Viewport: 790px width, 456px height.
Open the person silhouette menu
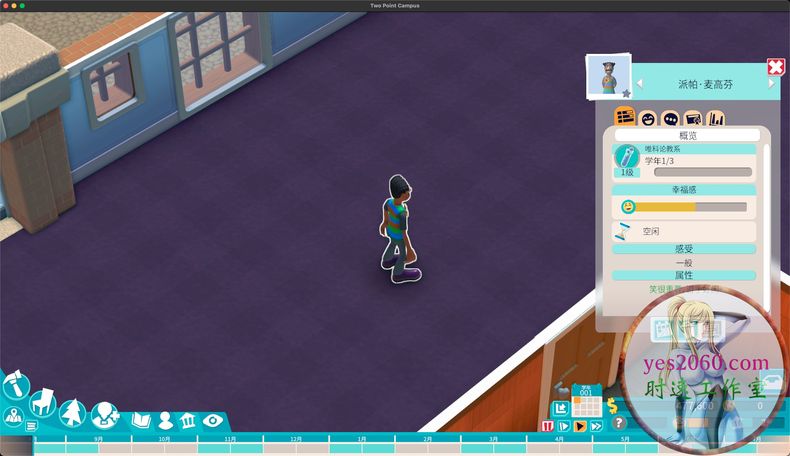pos(165,420)
